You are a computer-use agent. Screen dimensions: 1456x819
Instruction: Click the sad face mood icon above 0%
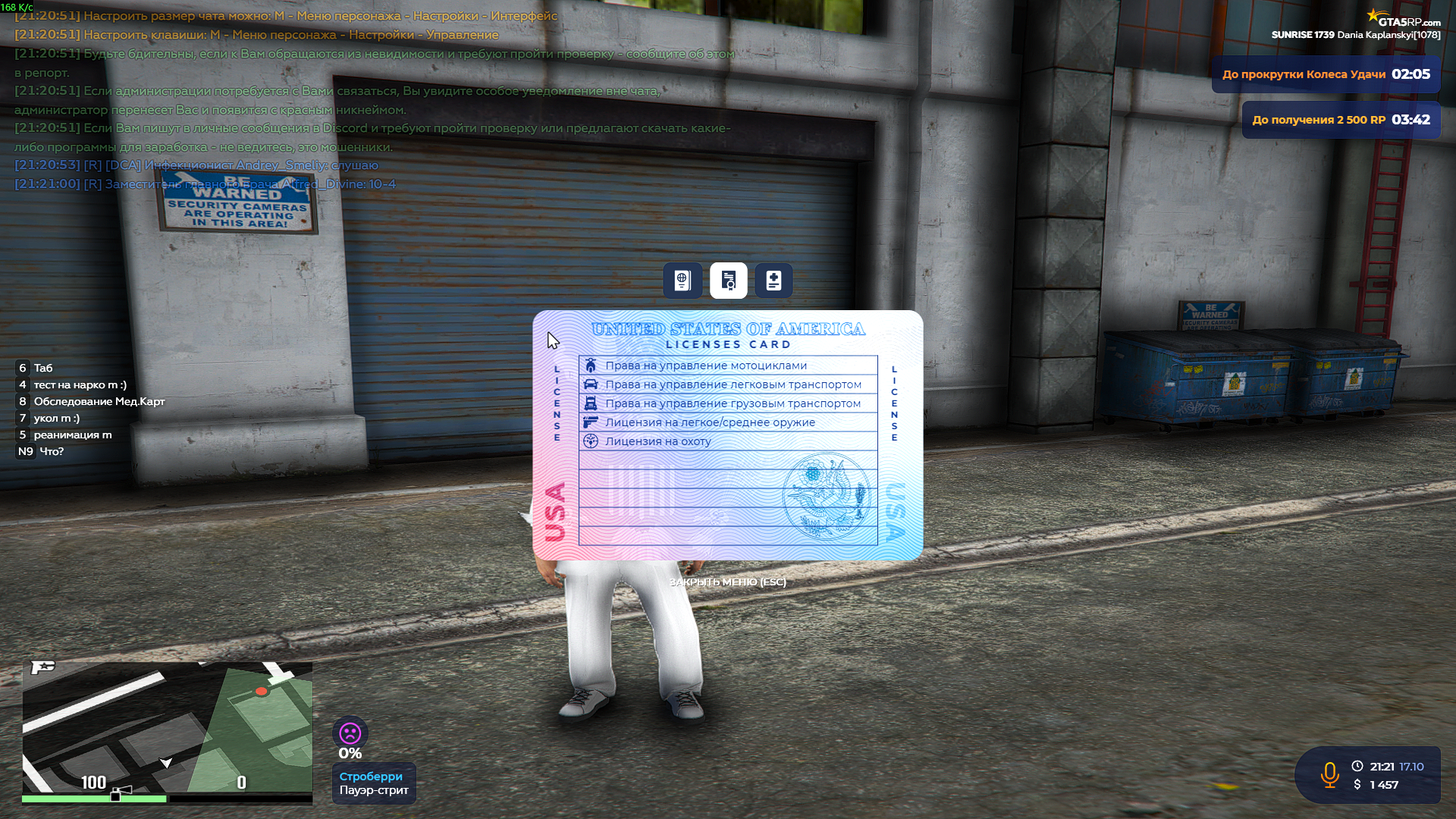350,733
